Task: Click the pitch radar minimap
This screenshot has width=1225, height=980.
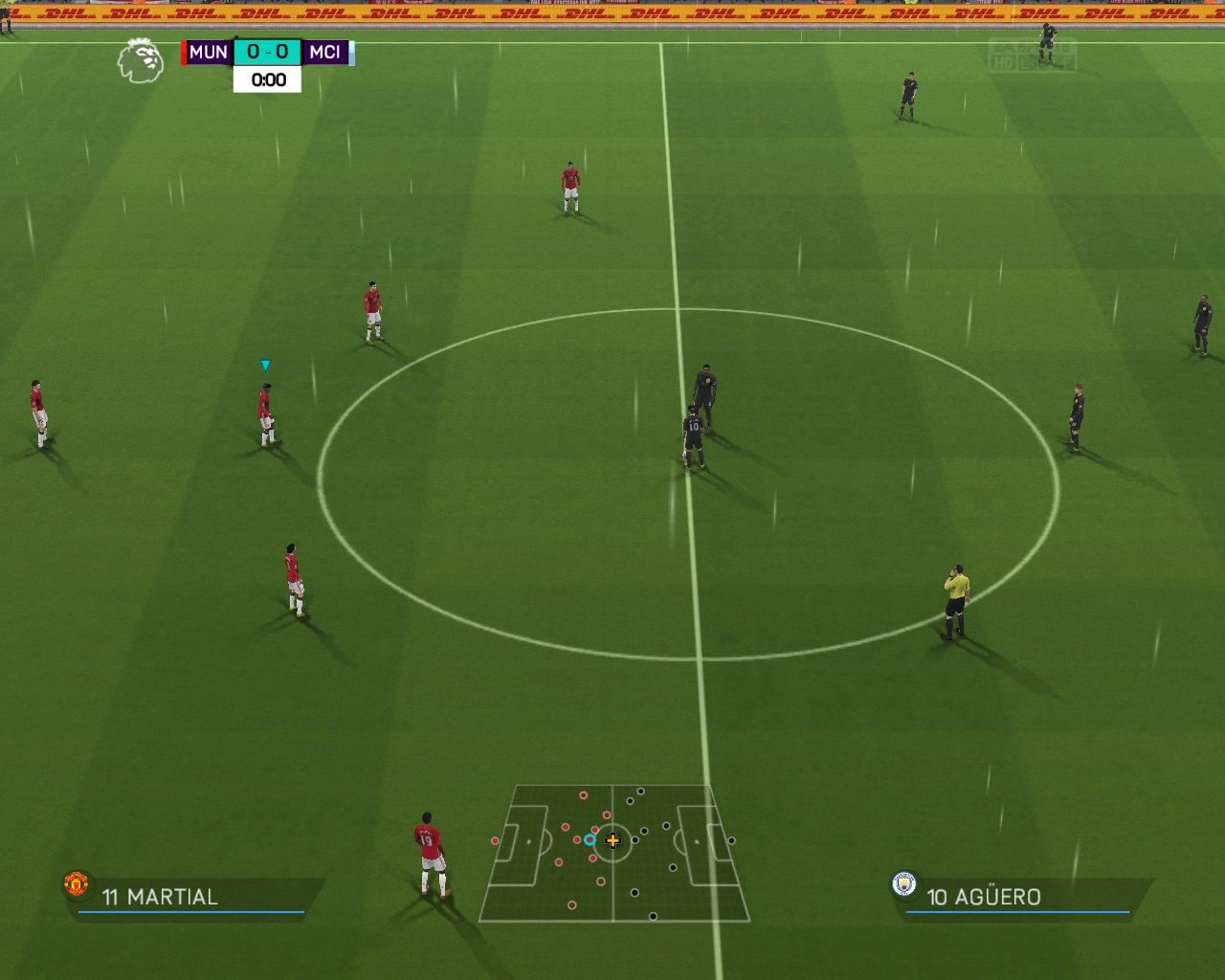Action: [613, 853]
